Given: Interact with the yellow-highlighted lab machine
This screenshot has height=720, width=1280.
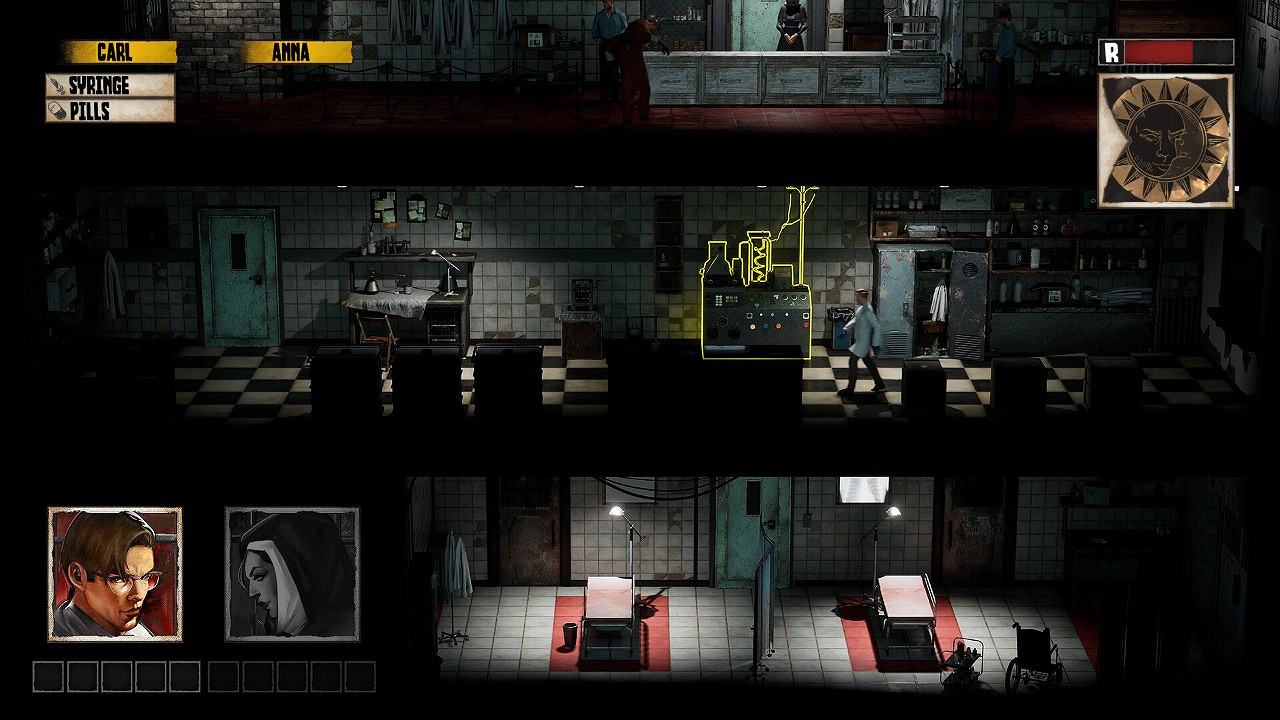Looking at the screenshot, I should 755,310.
